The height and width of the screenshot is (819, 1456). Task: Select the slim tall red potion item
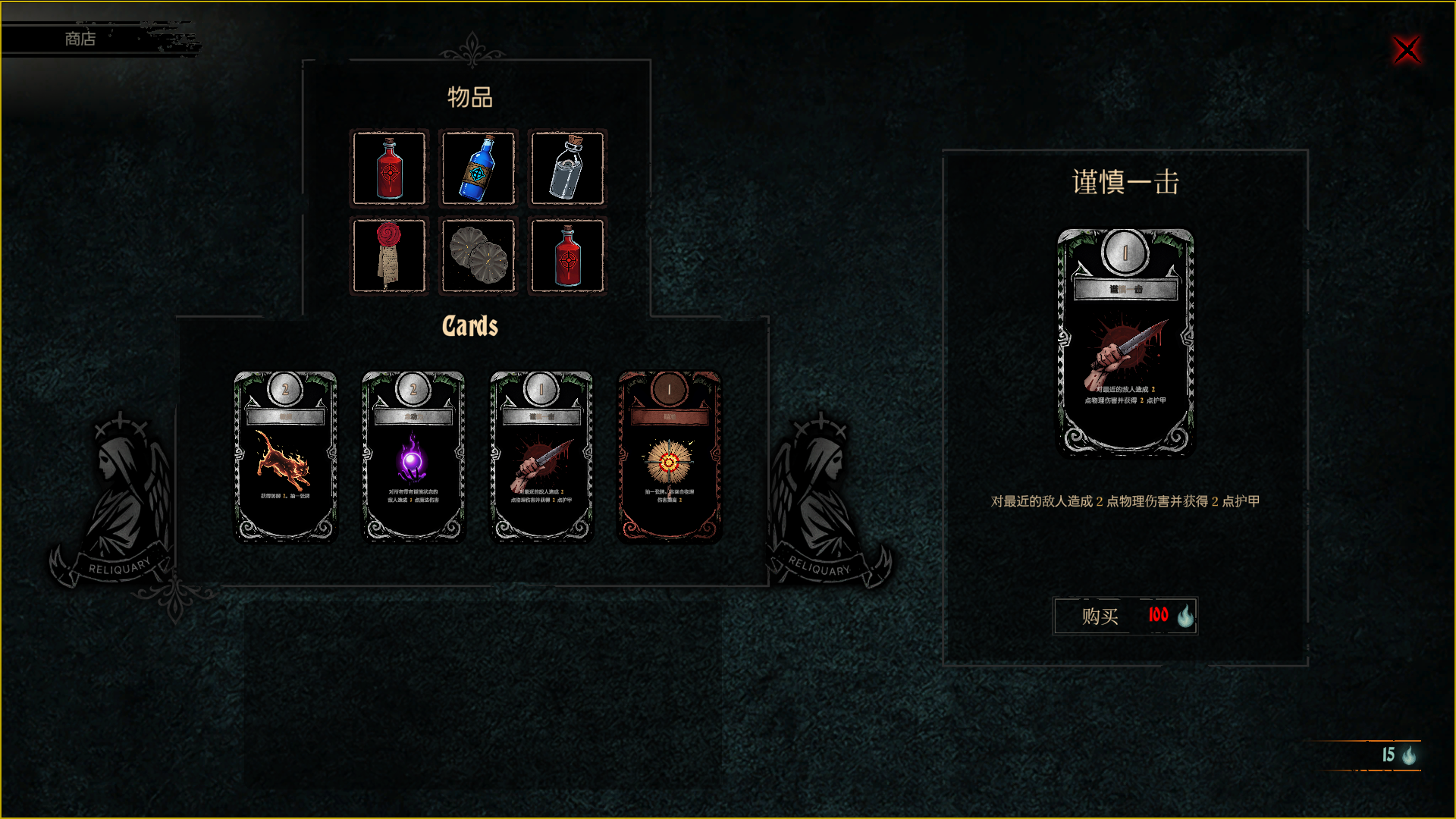click(x=389, y=168)
